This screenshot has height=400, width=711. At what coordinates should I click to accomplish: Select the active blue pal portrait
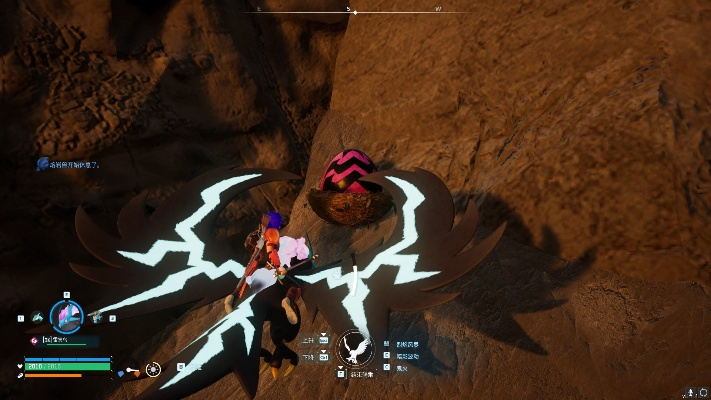[66, 318]
